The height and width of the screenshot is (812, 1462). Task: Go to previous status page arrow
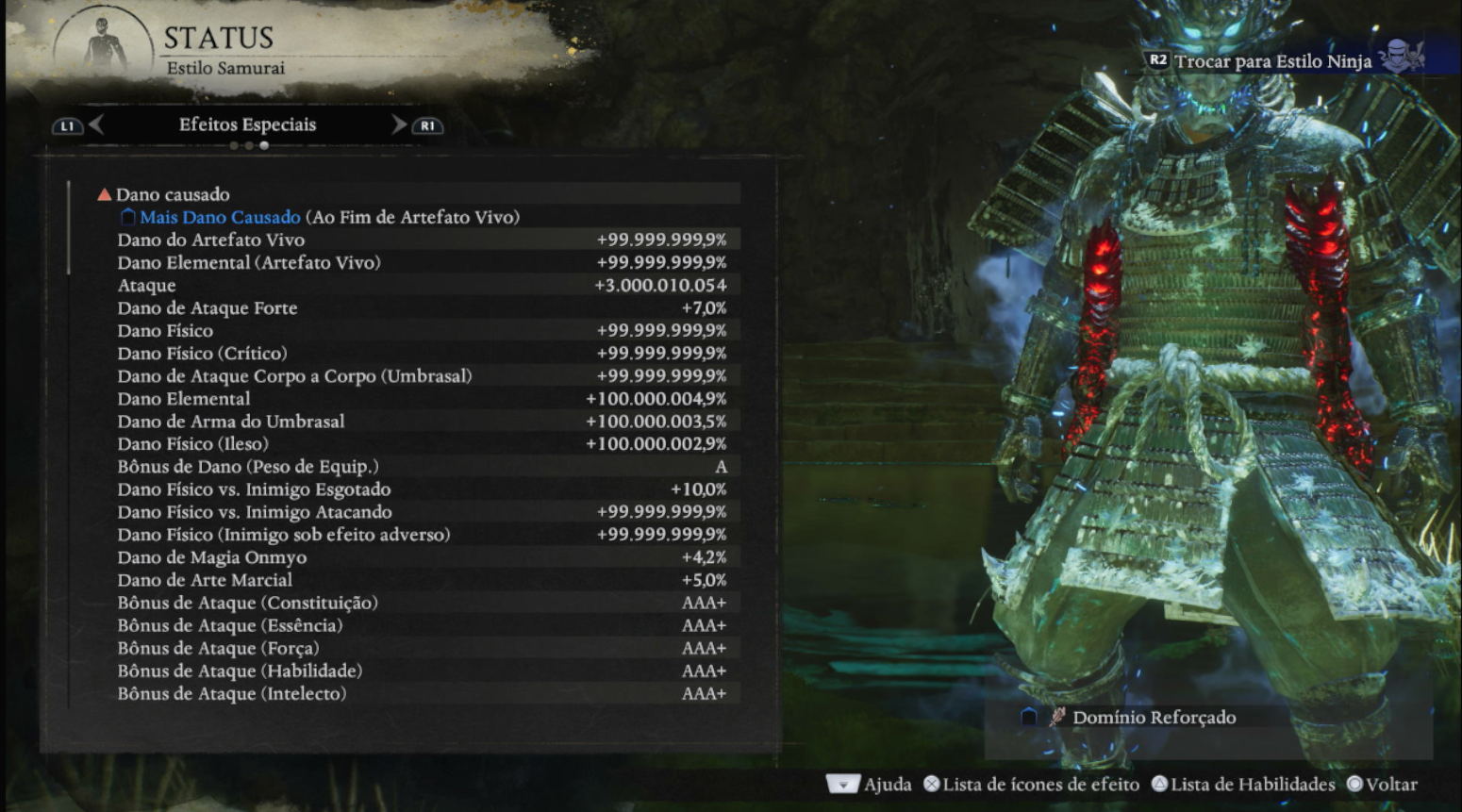coord(95,125)
